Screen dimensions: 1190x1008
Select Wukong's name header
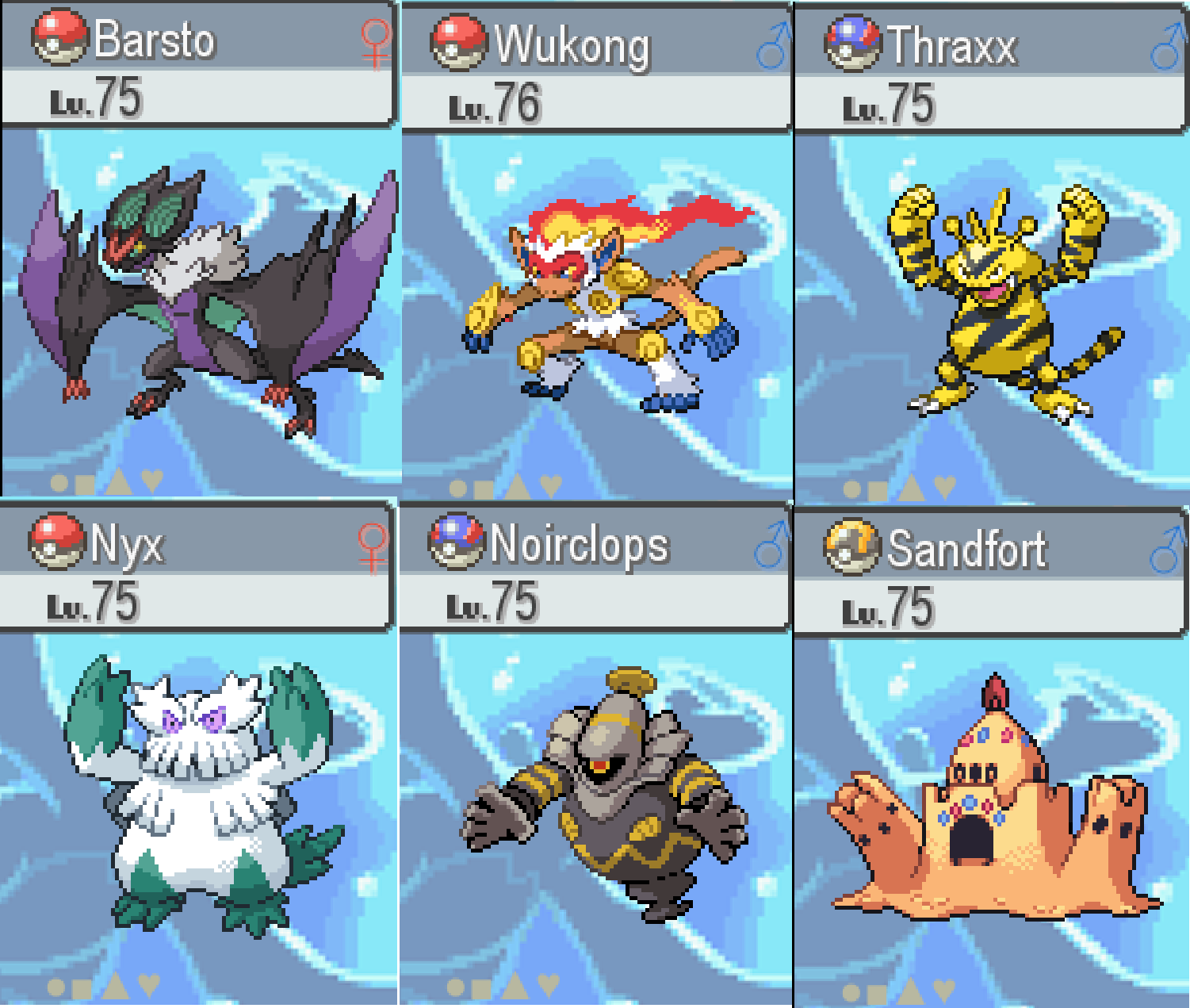click(x=572, y=45)
